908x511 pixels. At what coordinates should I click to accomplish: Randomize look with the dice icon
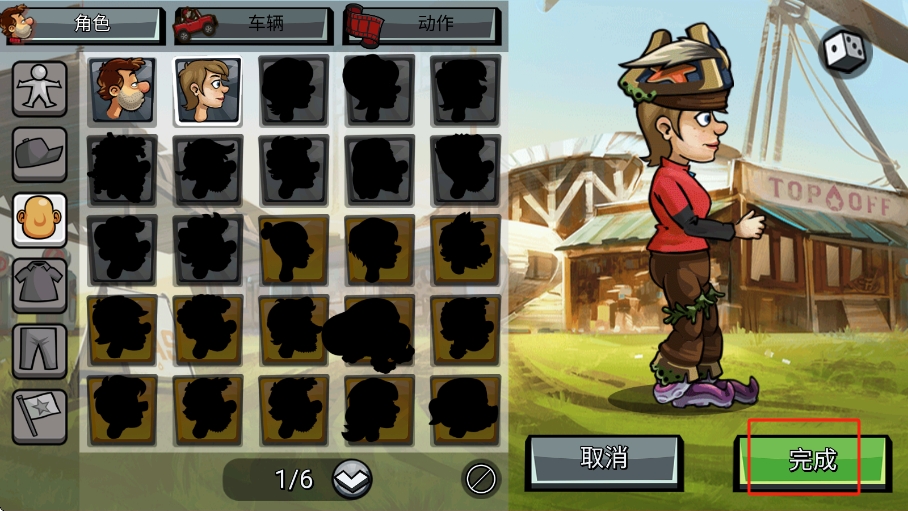coord(845,52)
